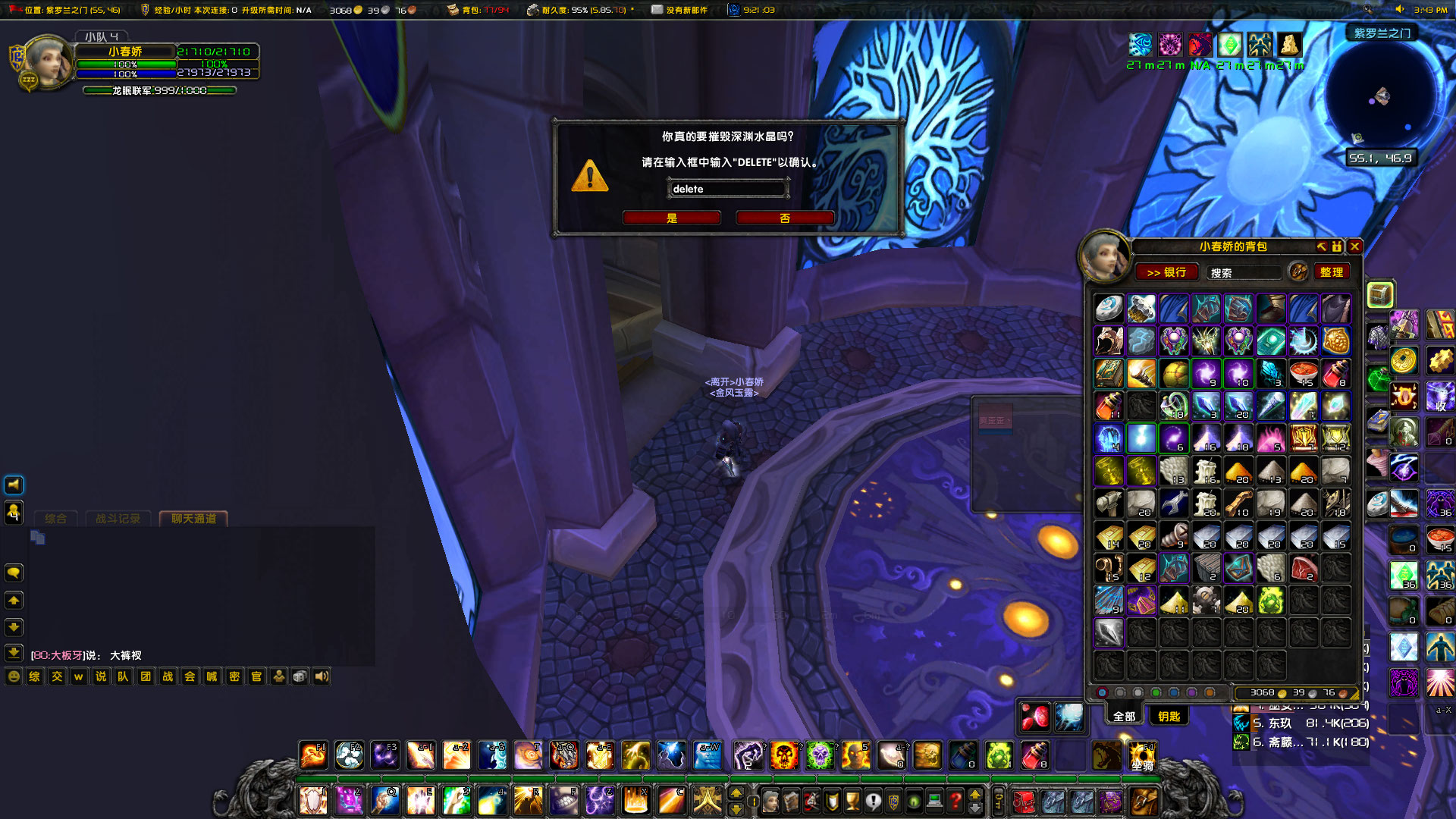Switch to the 战斗记录 chat tab
The width and height of the screenshot is (1456, 819).
click(118, 519)
